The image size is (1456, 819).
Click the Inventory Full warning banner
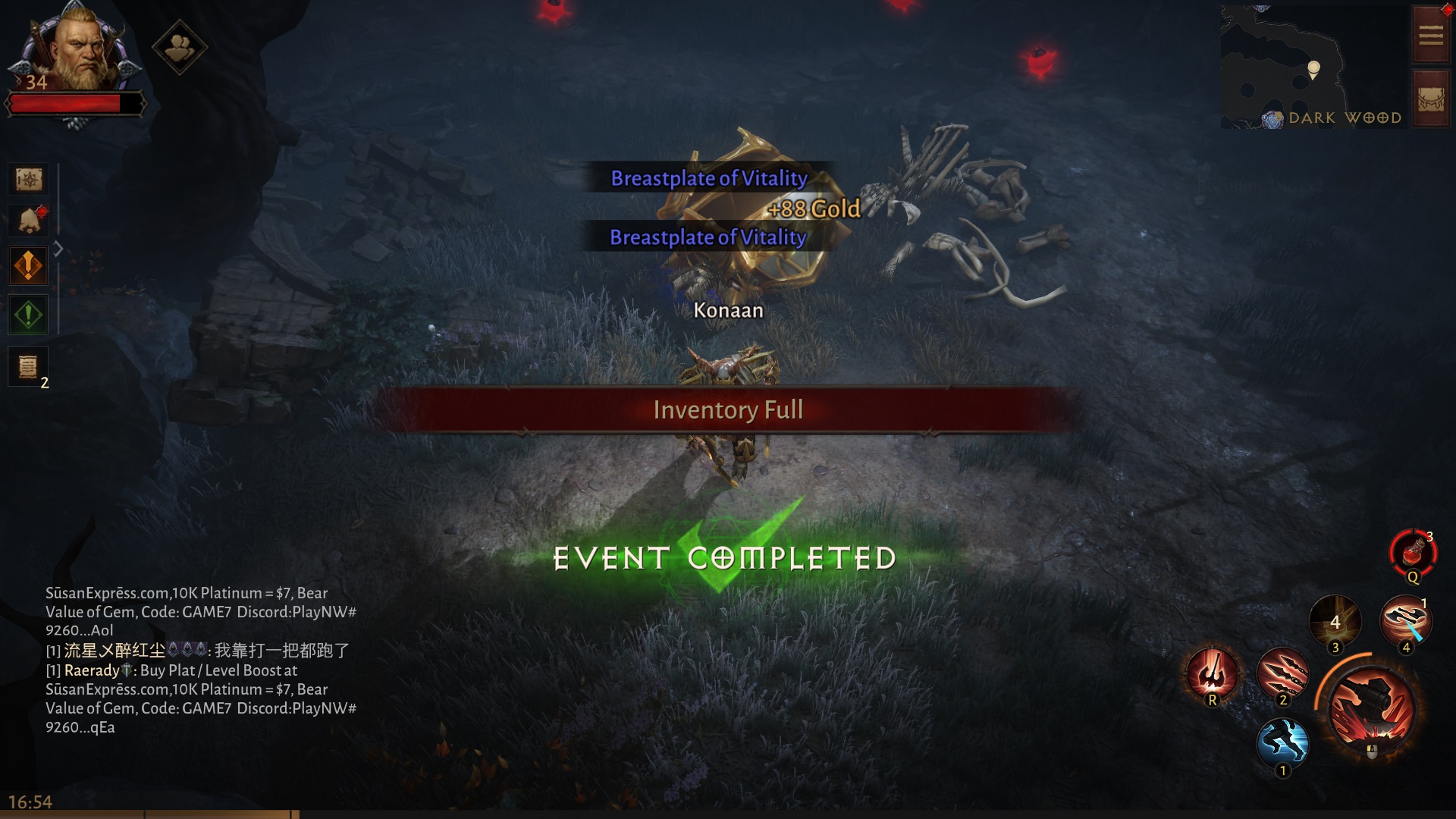pyautogui.click(x=728, y=409)
